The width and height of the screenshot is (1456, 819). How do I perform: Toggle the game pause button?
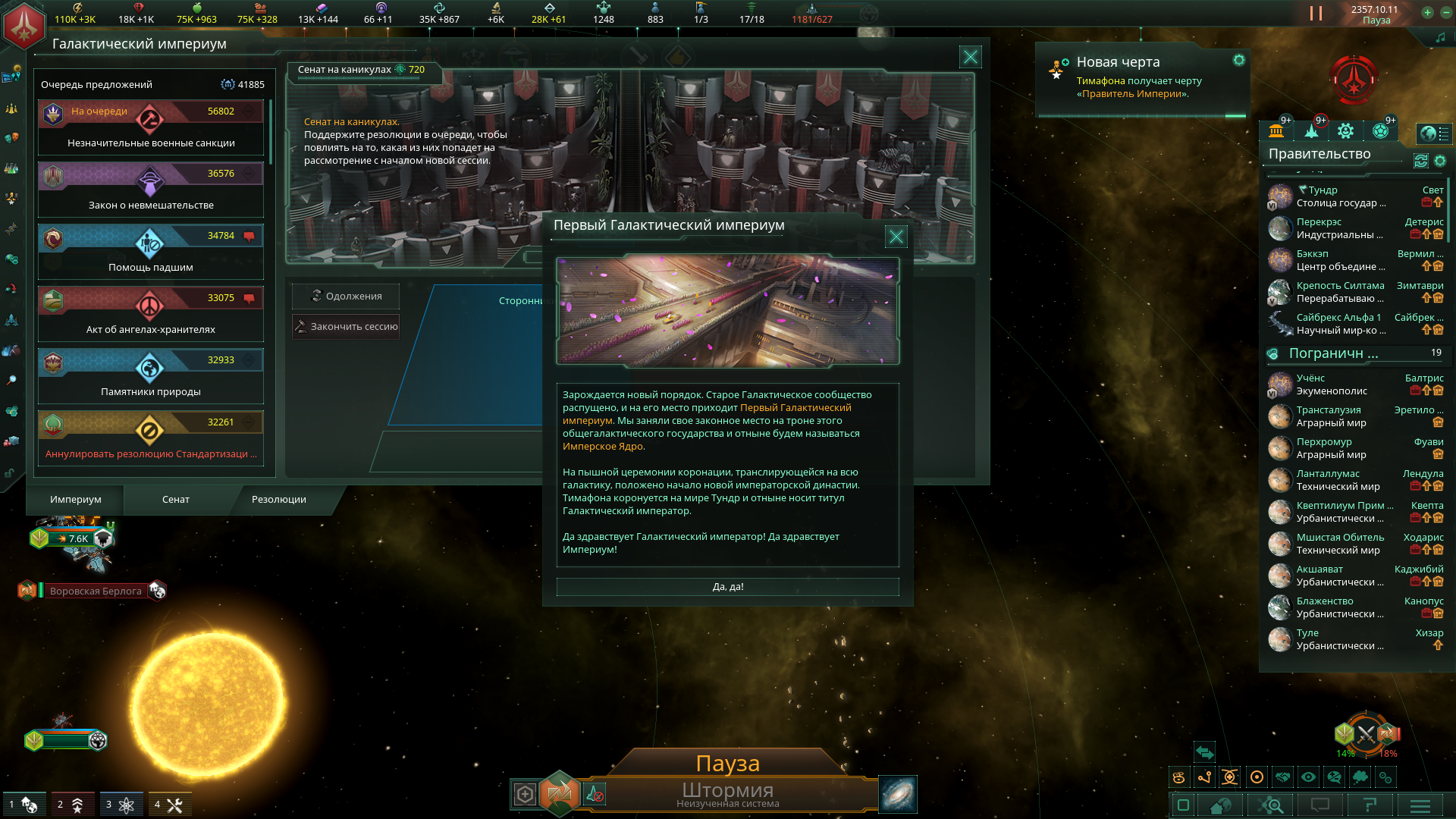[x=1316, y=14]
